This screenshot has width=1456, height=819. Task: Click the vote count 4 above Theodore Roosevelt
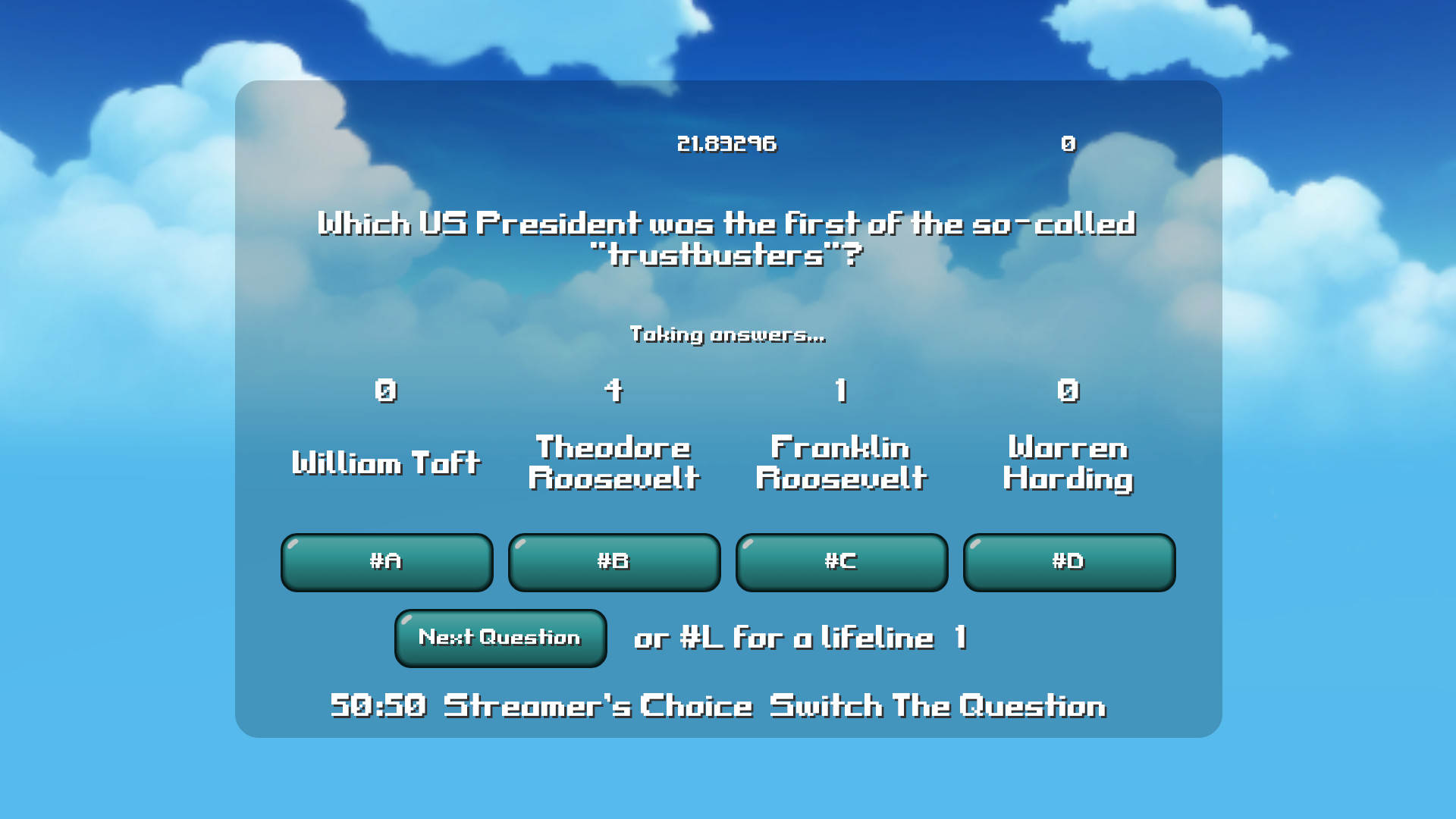613,391
